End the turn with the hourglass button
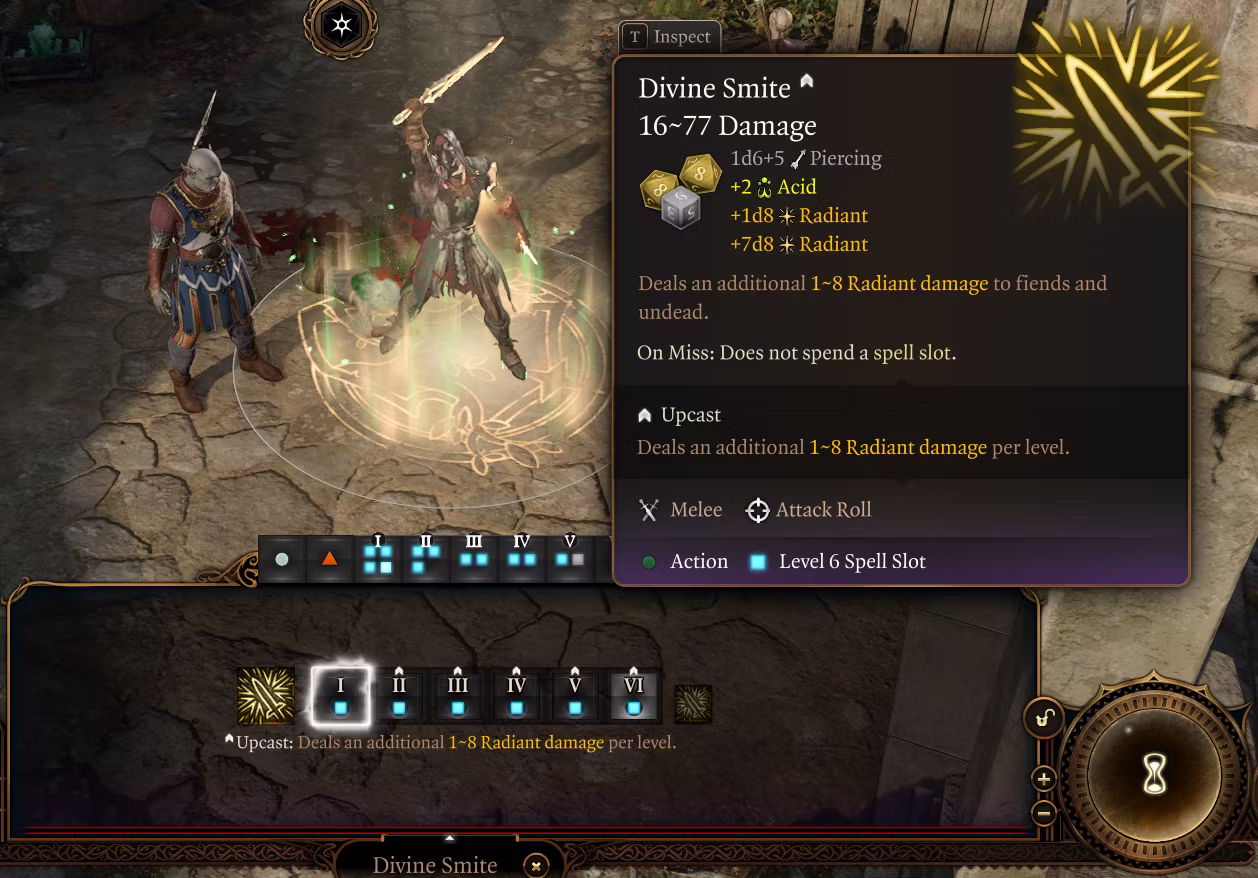The height and width of the screenshot is (878, 1258). click(x=1155, y=773)
